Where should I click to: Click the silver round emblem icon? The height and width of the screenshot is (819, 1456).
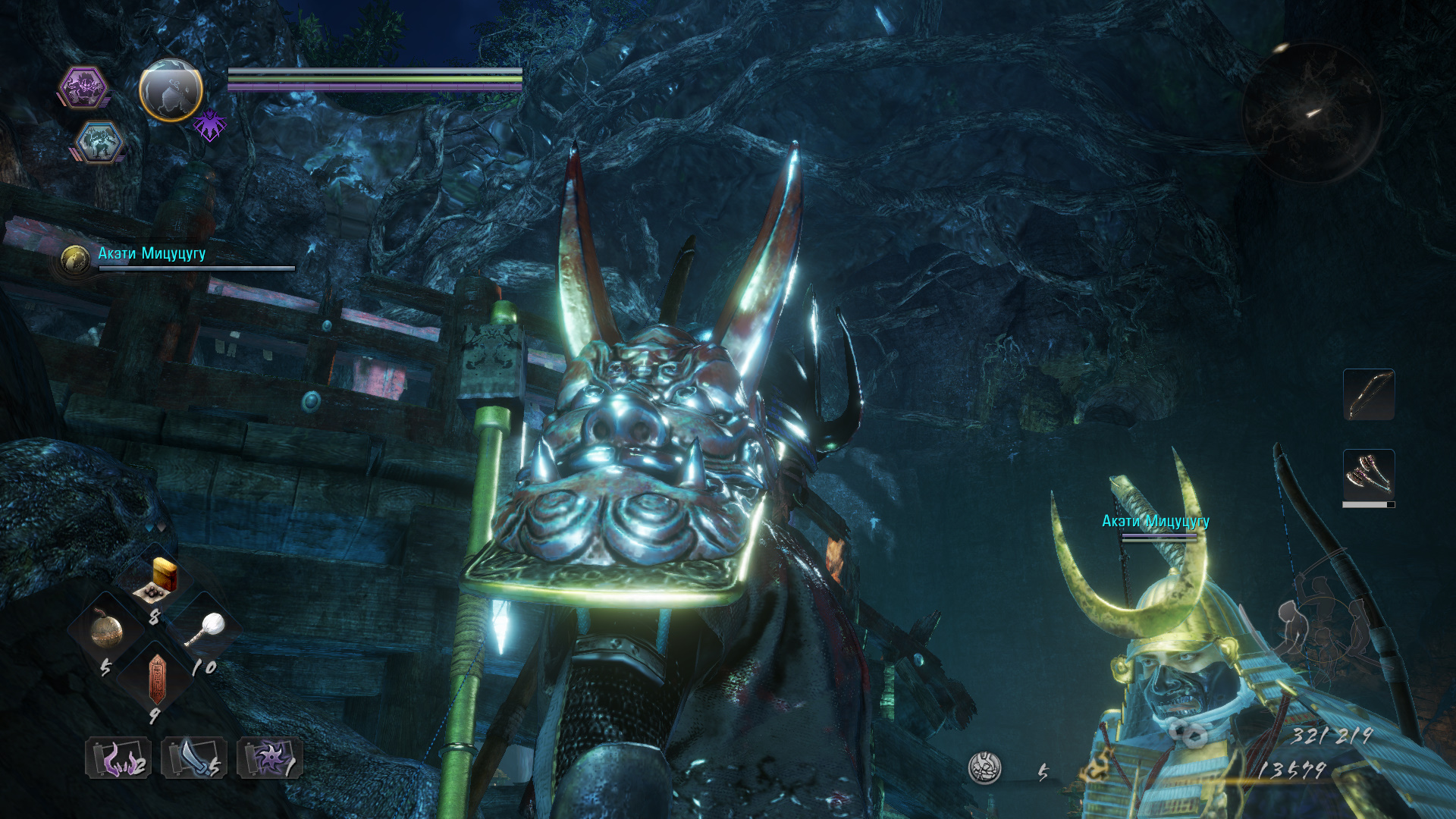point(985,768)
